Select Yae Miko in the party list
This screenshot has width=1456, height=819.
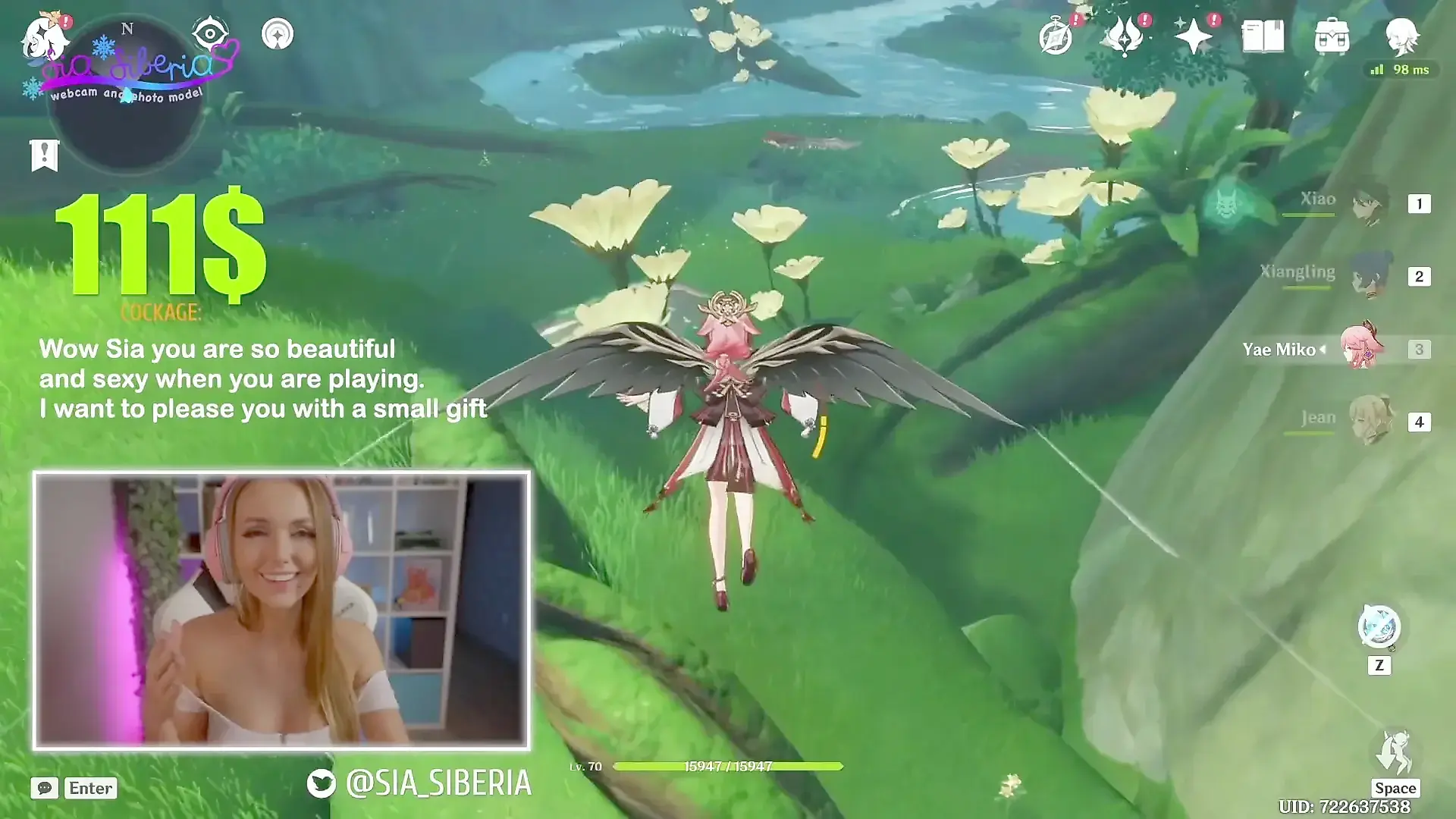[x=1362, y=349]
